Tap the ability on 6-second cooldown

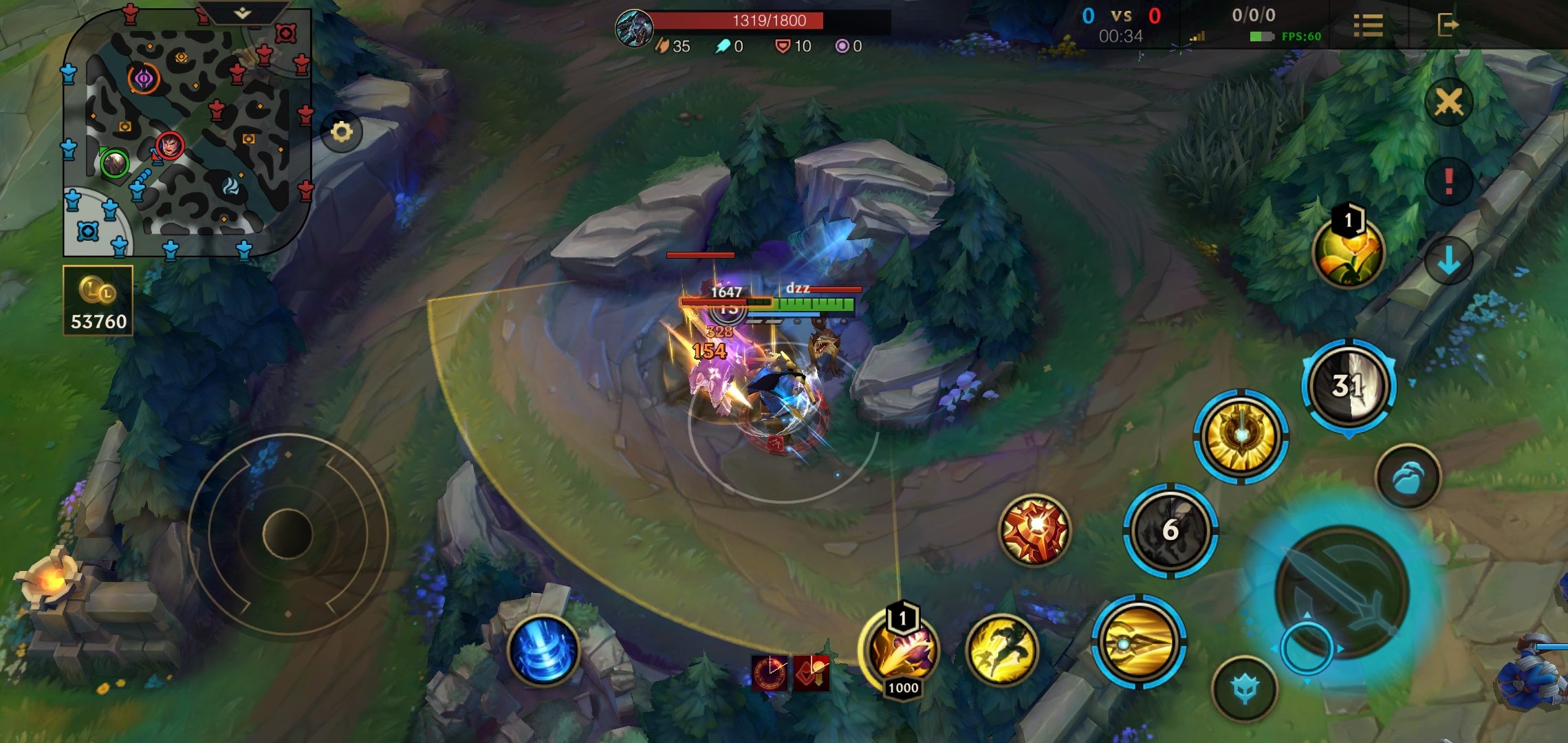click(1170, 530)
